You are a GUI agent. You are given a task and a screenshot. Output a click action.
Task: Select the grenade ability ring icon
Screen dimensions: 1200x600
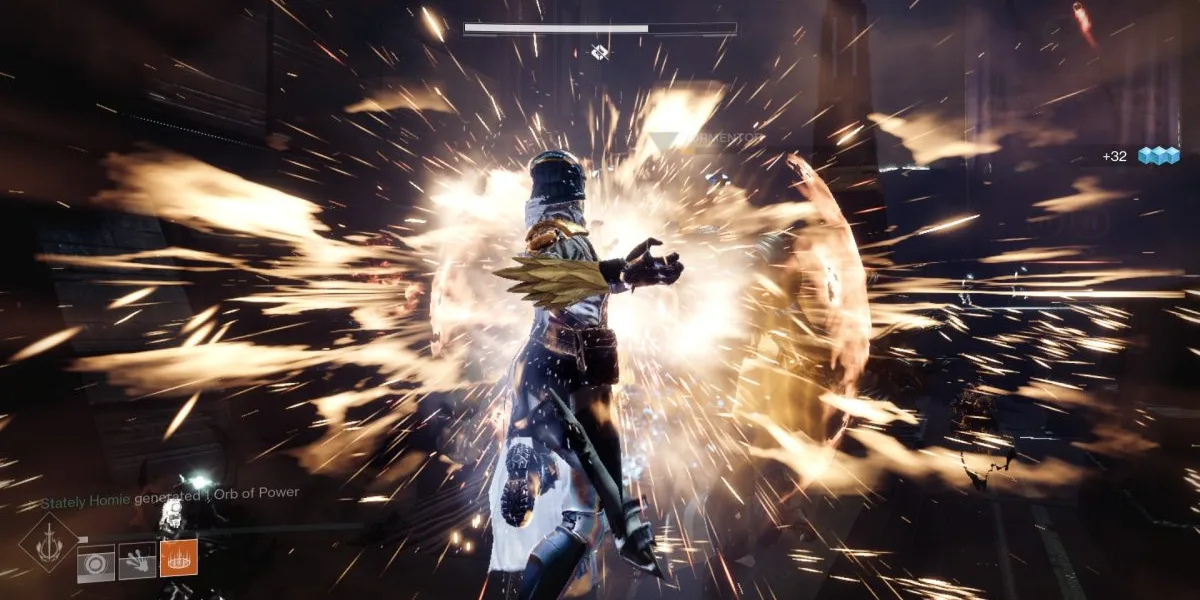click(x=95, y=562)
